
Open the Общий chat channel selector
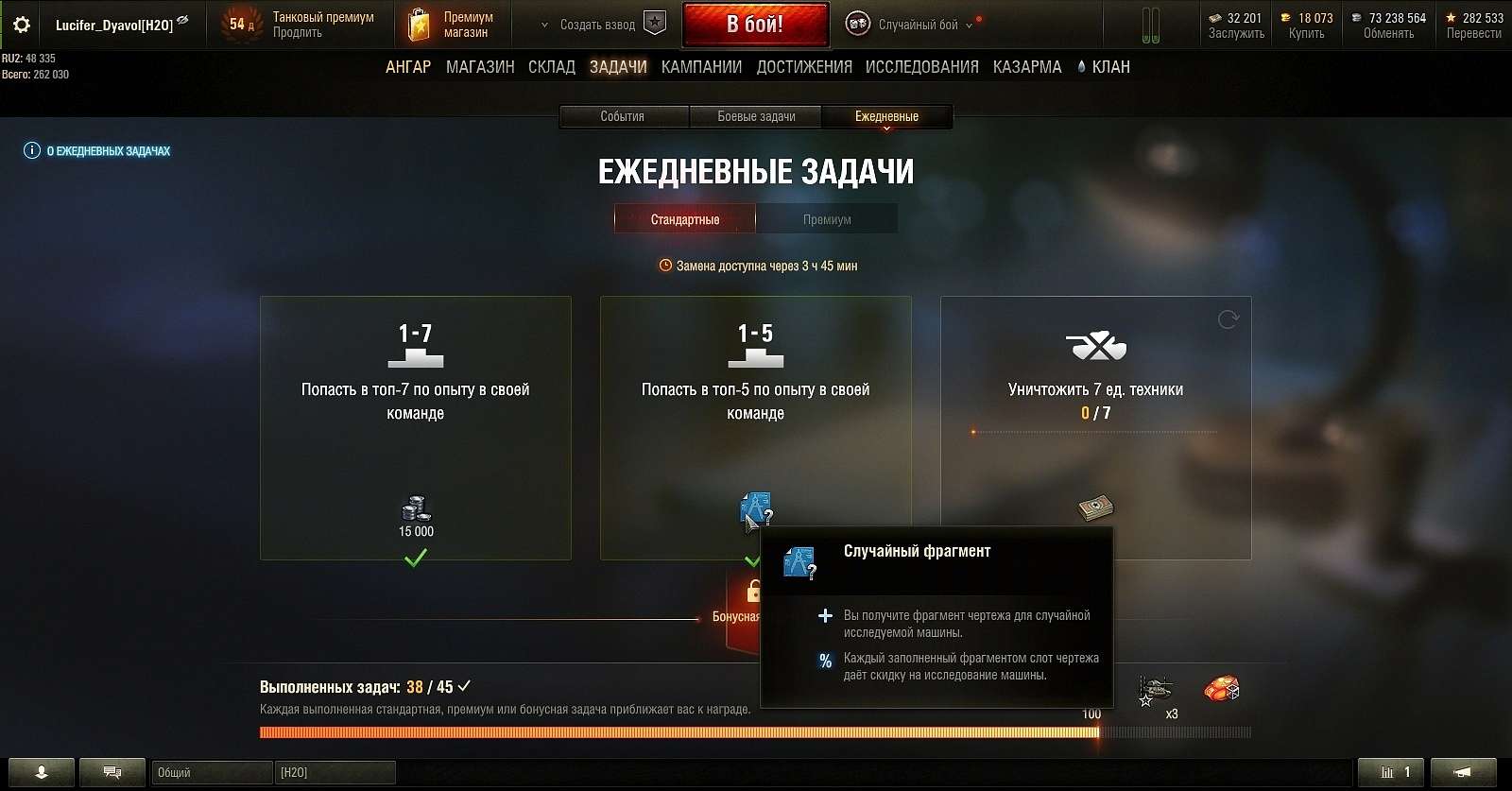coord(210,772)
